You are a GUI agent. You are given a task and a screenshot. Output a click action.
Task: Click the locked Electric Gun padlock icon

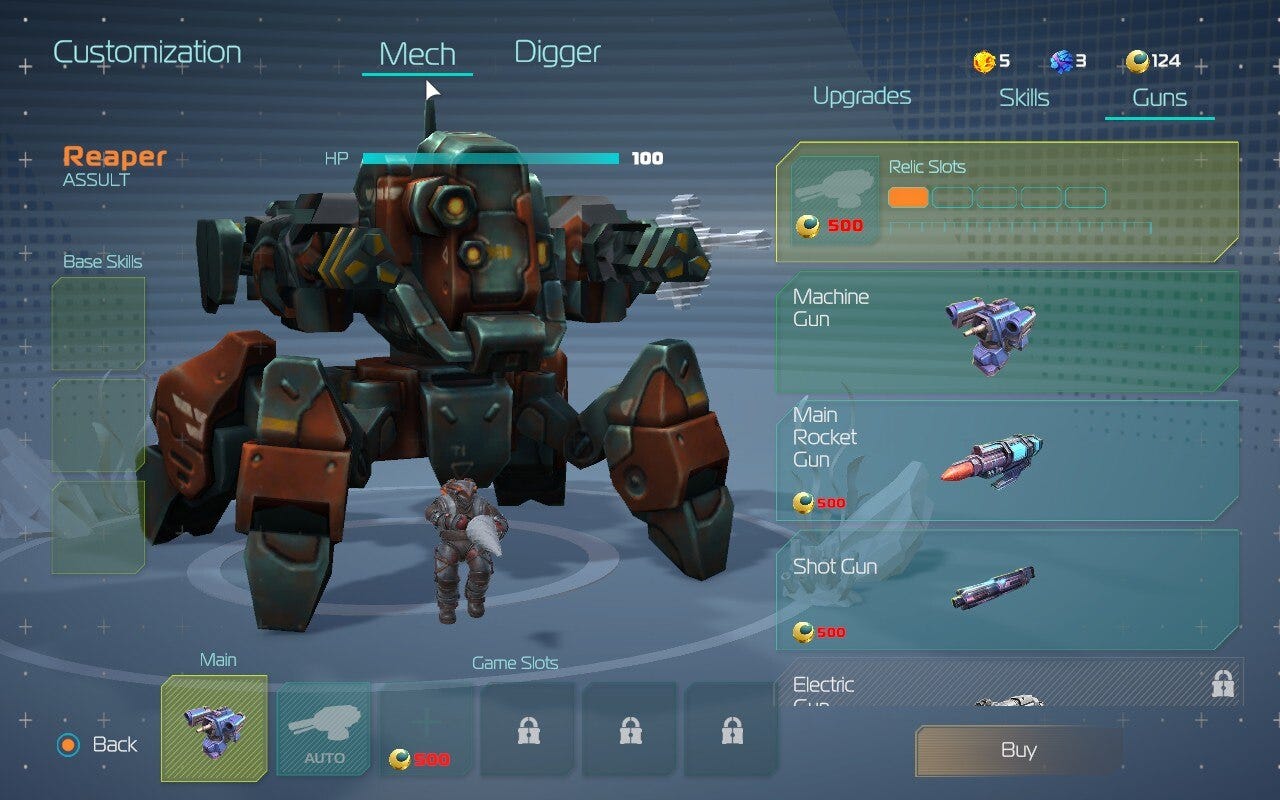tap(1222, 683)
